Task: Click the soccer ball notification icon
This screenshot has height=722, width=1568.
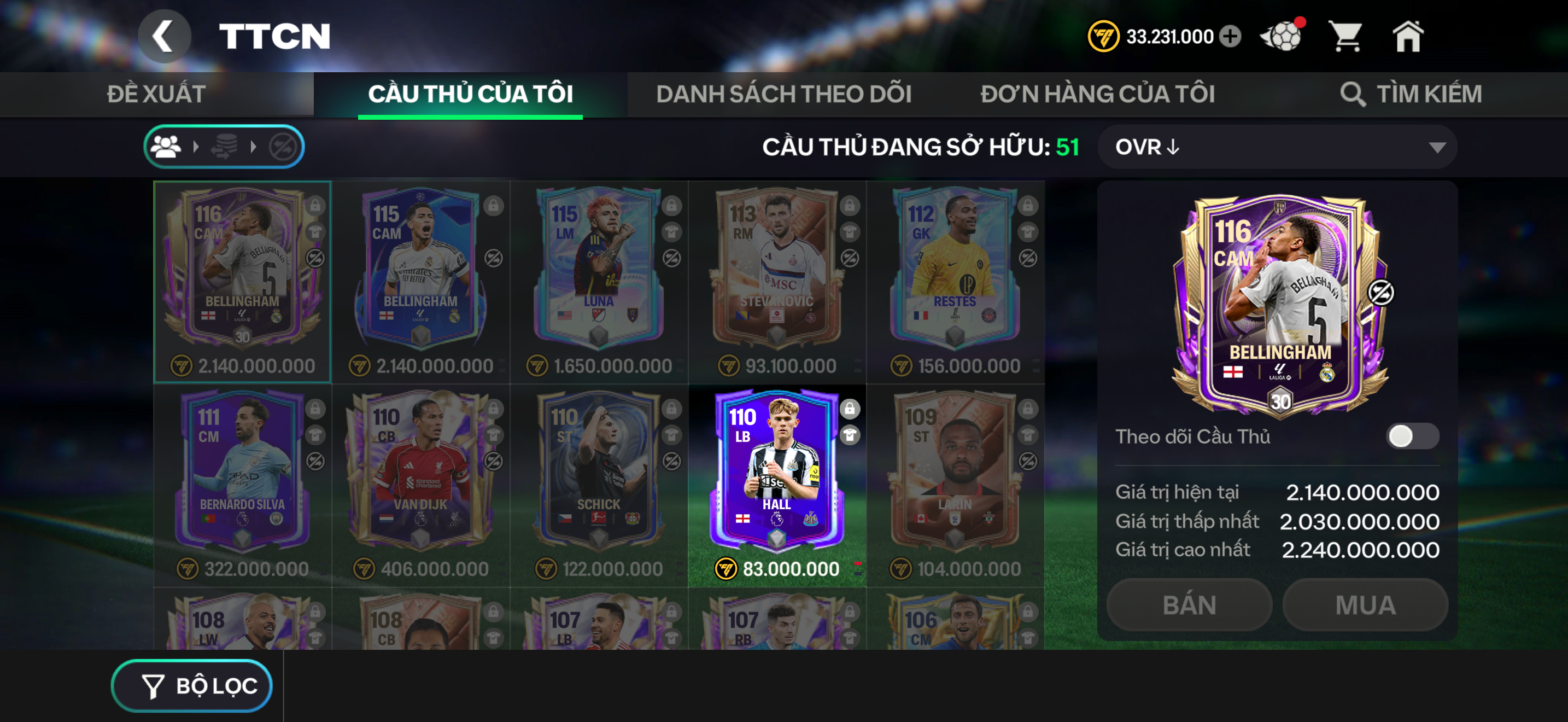Action: [1283, 37]
